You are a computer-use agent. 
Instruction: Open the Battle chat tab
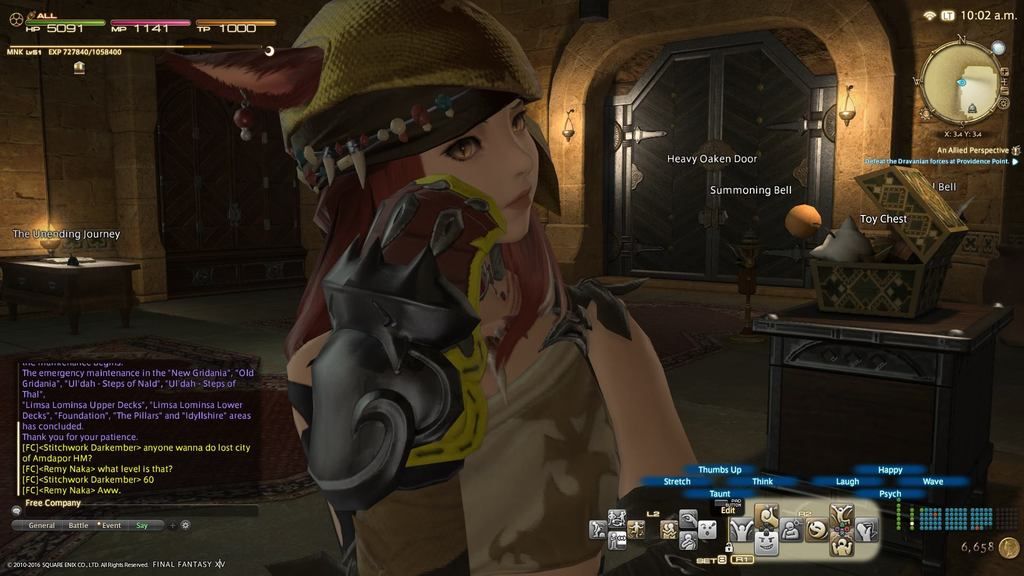tap(78, 525)
